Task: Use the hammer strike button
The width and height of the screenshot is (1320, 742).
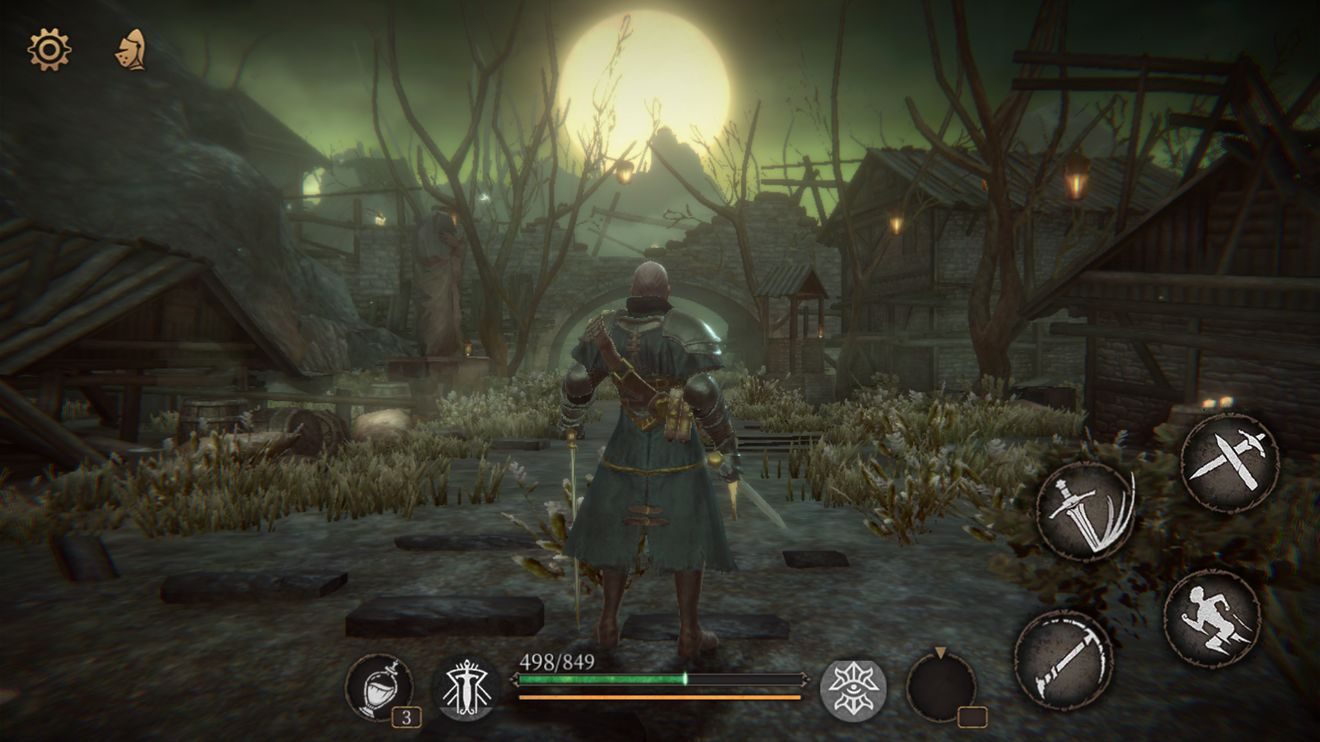Action: click(1063, 659)
